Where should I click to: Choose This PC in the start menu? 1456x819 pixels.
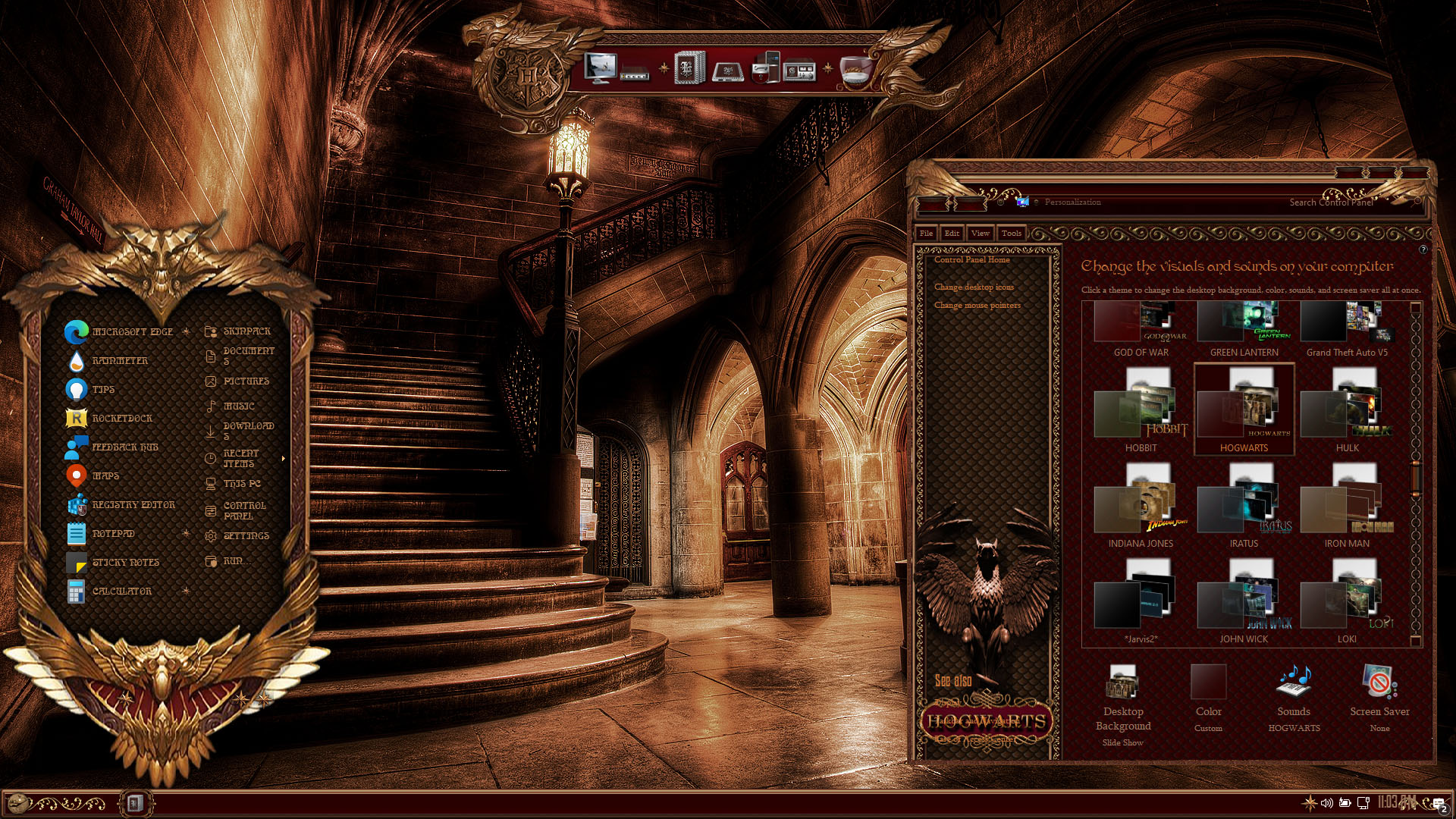pos(241,484)
